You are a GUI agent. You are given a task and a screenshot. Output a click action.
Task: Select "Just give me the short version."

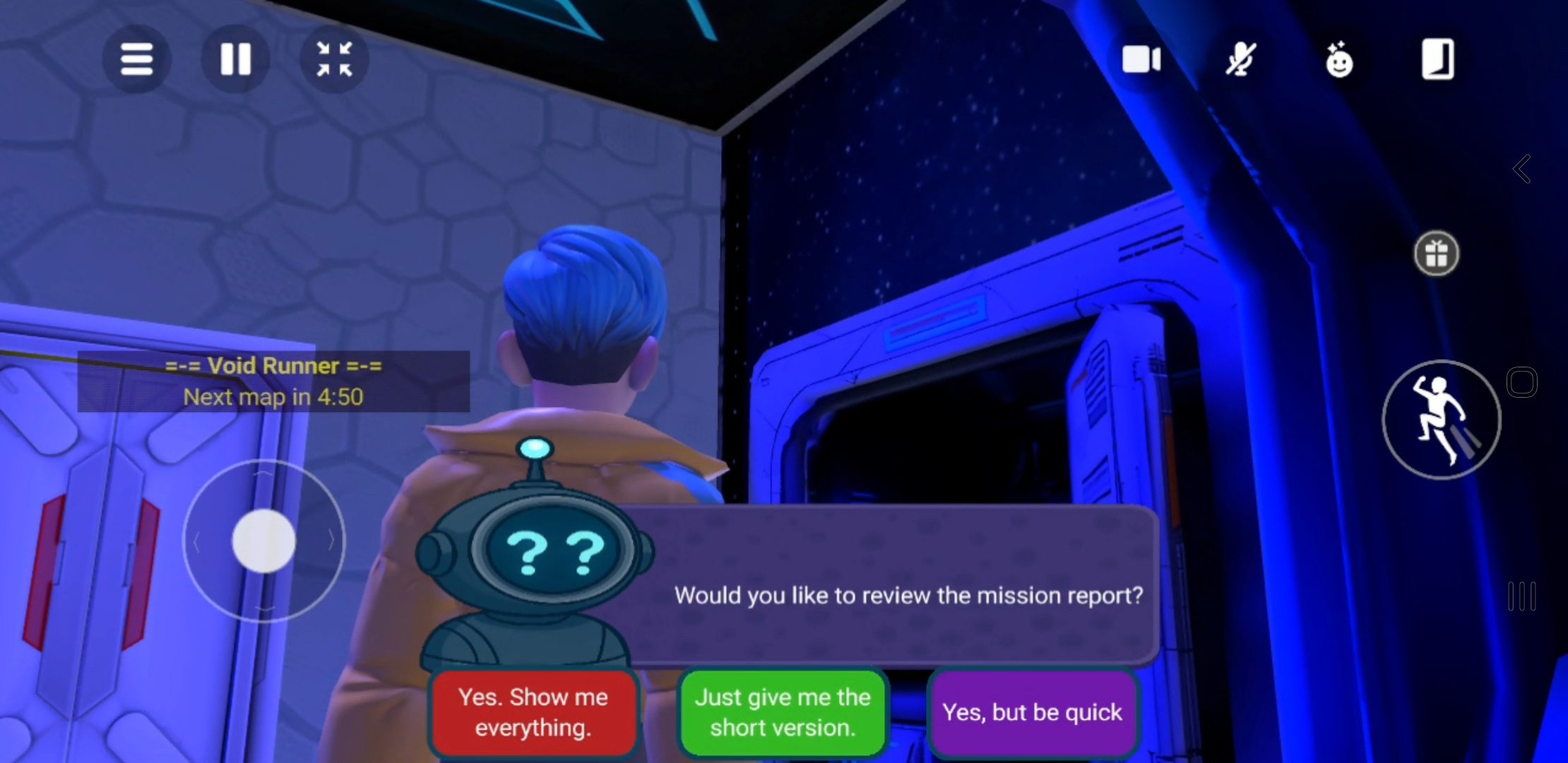click(783, 712)
